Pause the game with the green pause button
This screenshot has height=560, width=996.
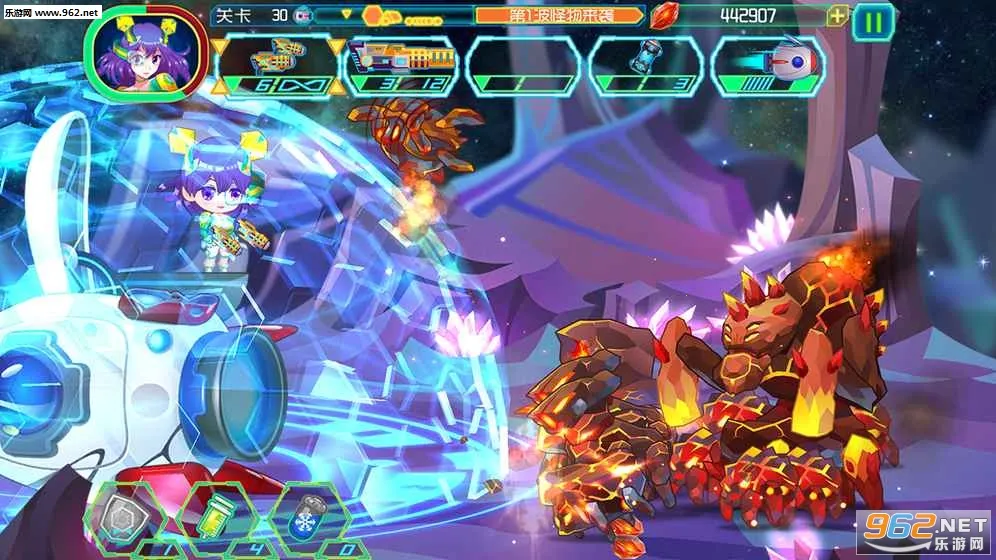pyautogui.click(x=873, y=21)
